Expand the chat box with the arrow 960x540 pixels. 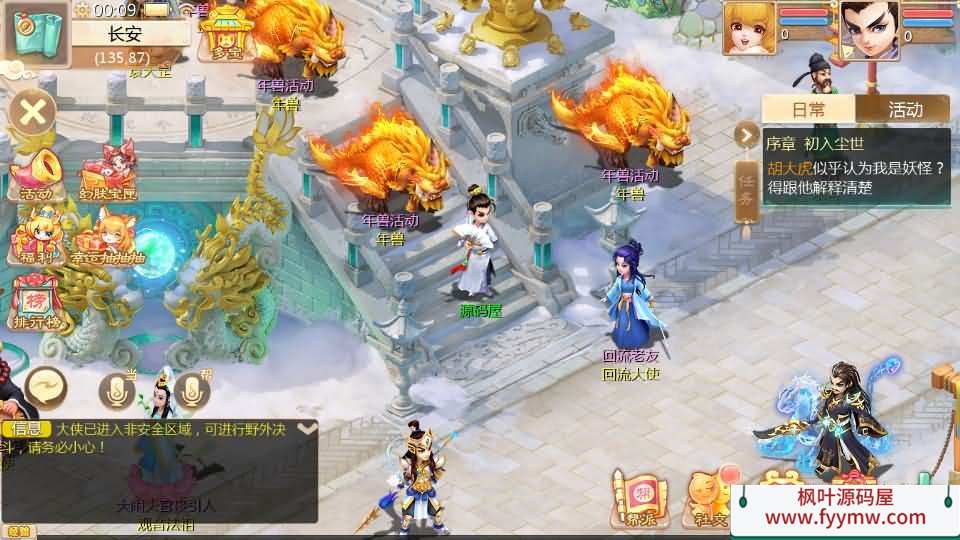[307, 428]
